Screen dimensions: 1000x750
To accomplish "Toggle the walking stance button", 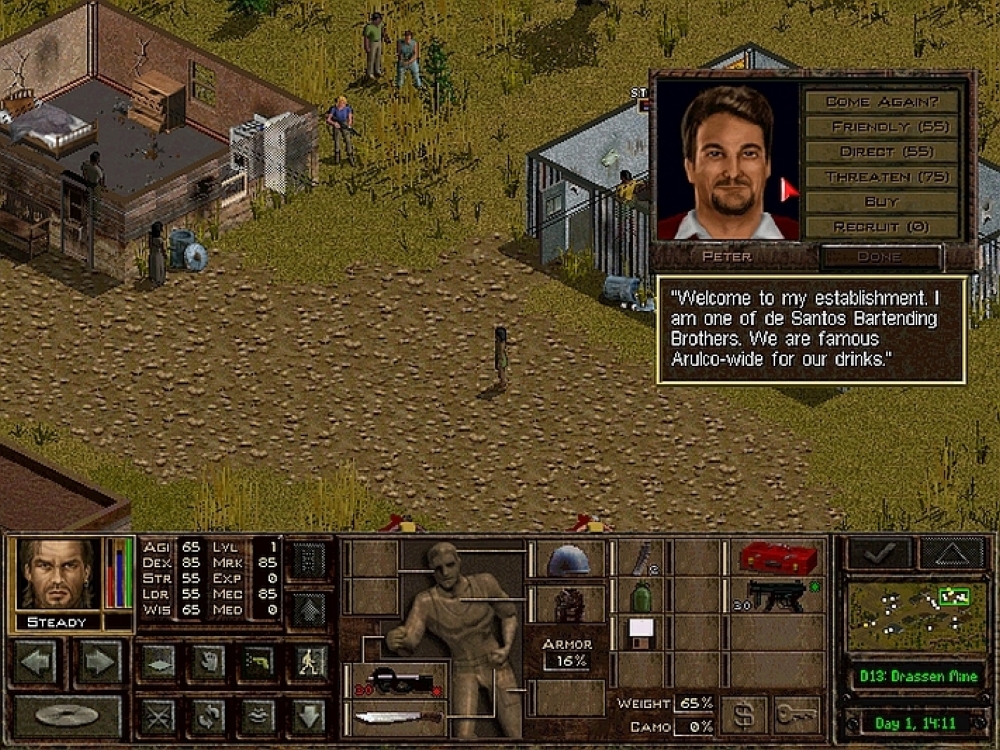I will tap(311, 662).
